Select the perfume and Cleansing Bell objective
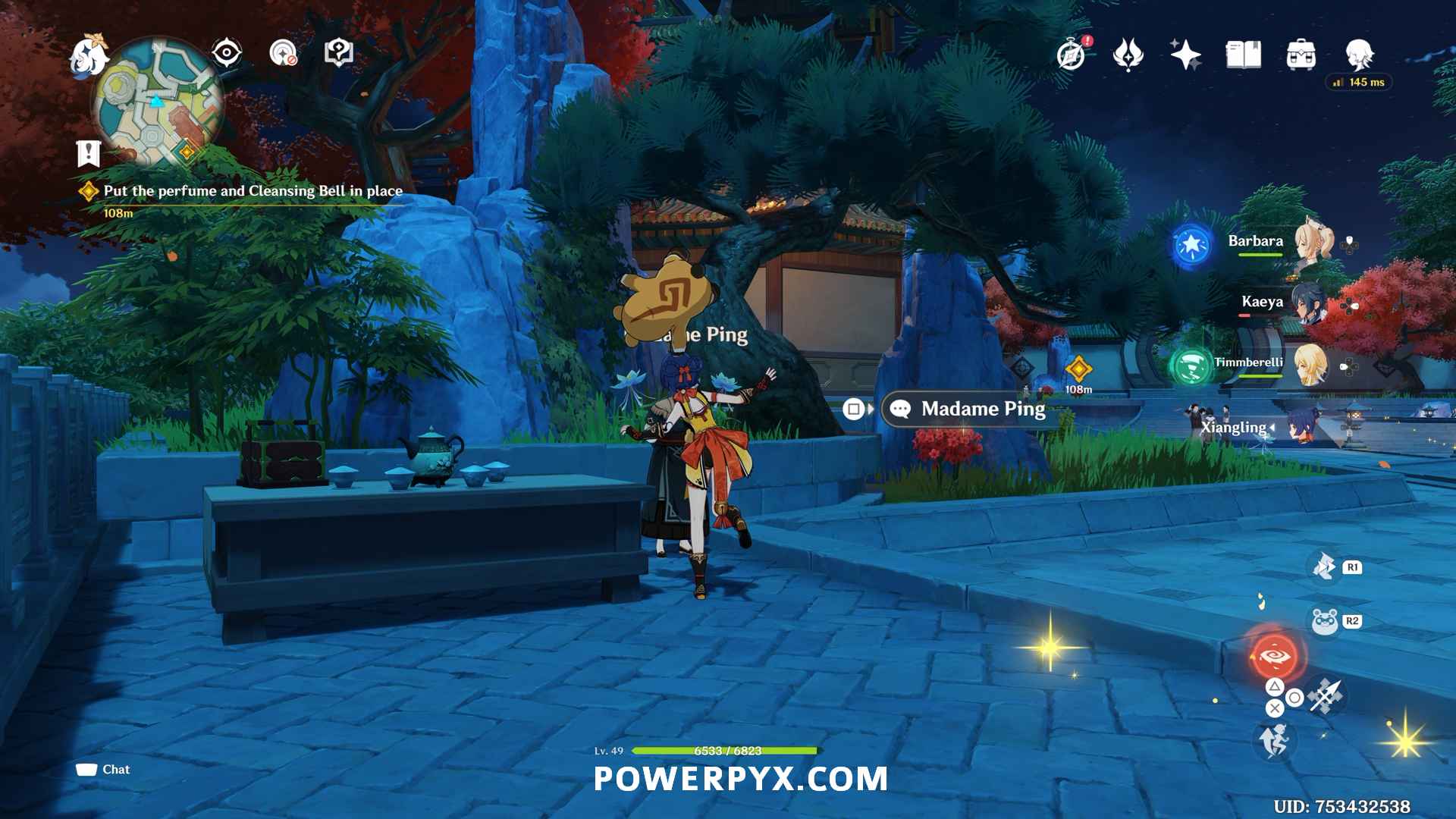1456x819 pixels. (x=253, y=191)
